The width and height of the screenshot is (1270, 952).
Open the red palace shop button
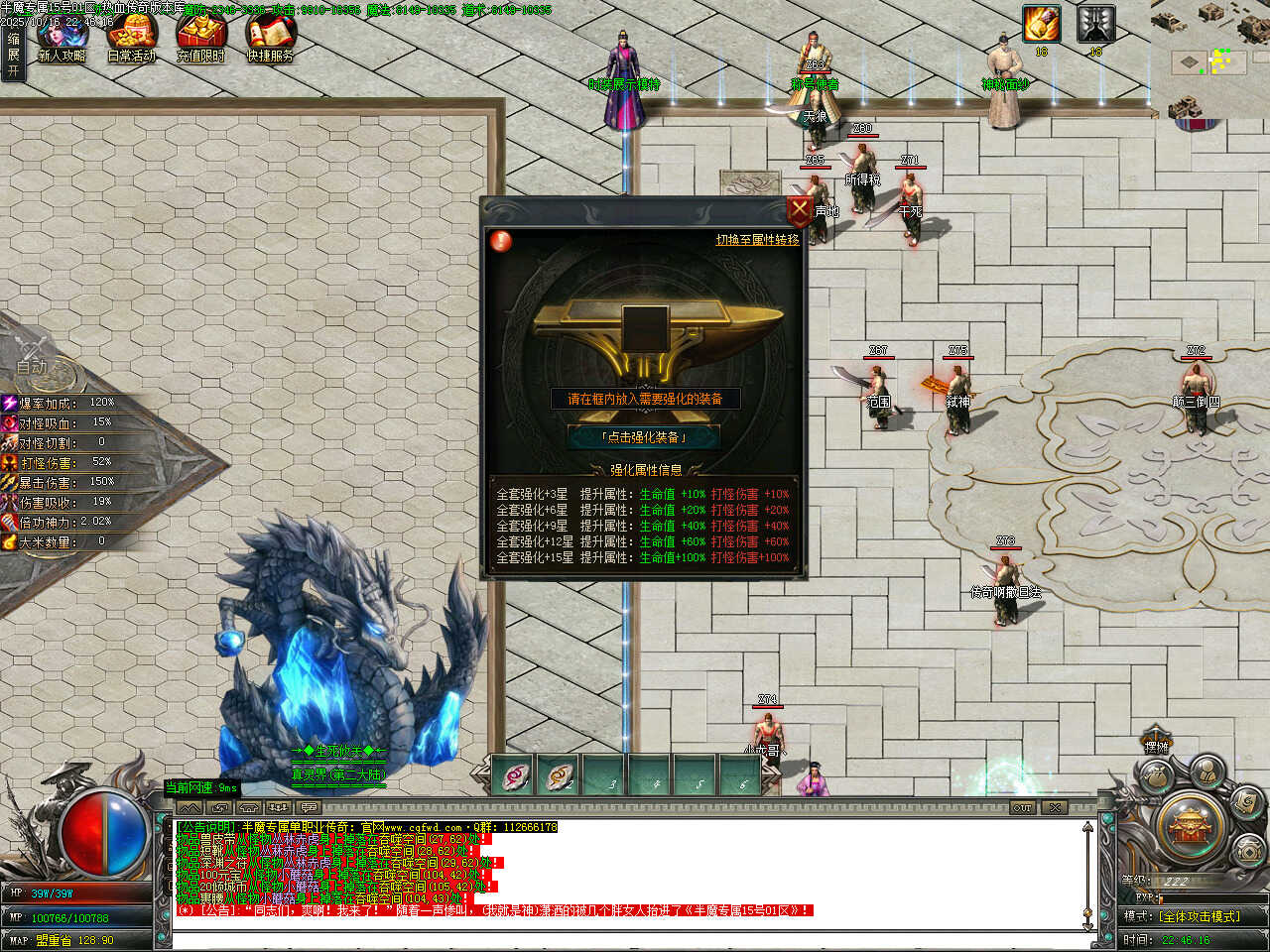[x=1191, y=825]
